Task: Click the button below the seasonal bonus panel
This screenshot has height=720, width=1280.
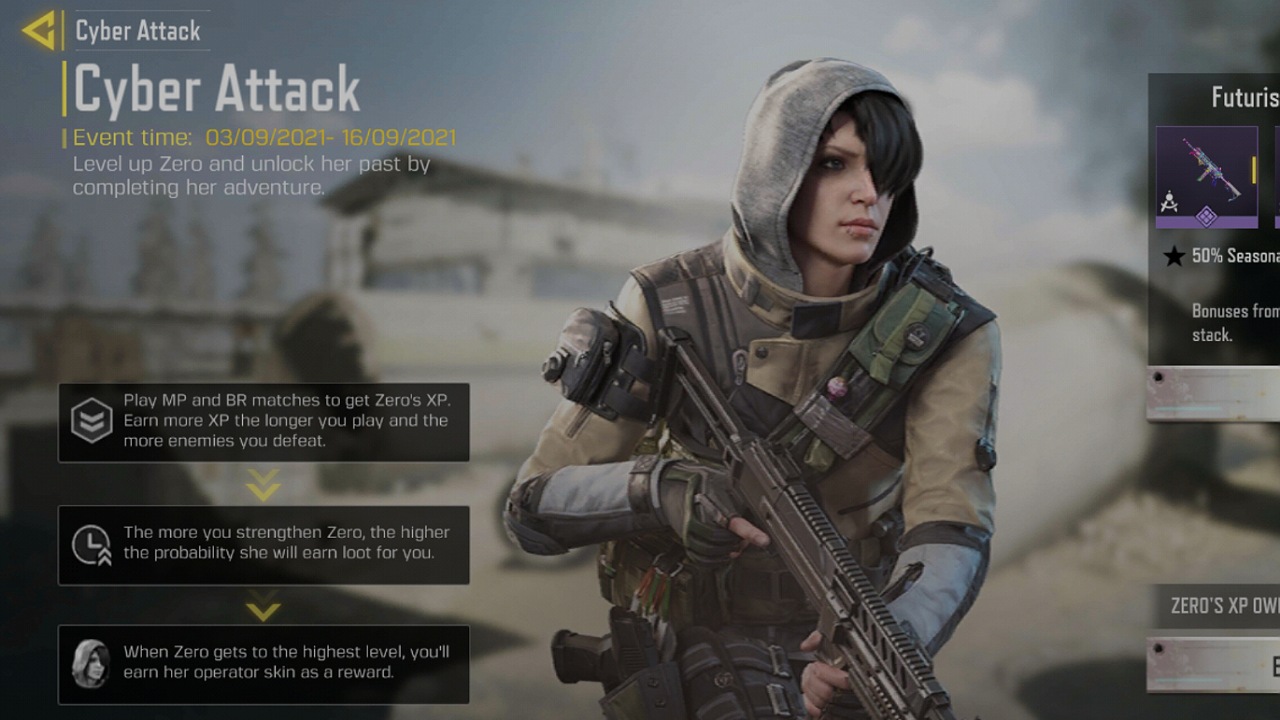Action: coord(1215,393)
